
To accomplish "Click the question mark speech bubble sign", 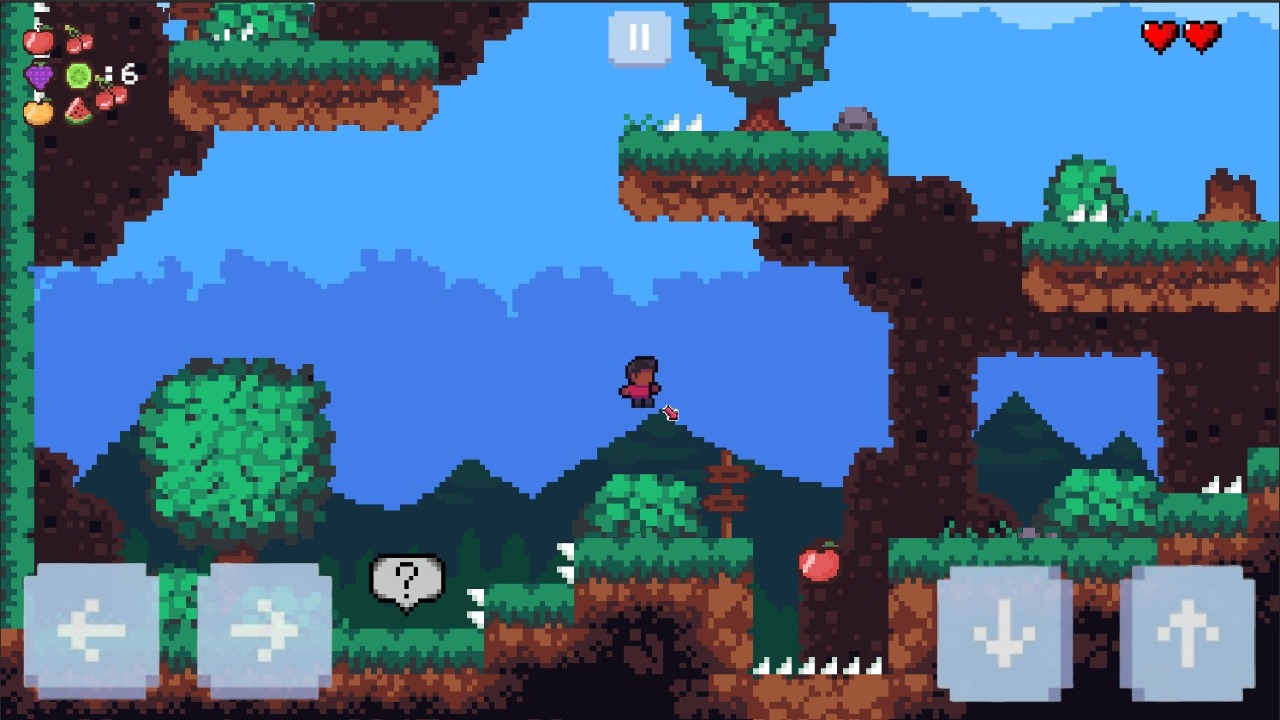I will click(x=404, y=580).
